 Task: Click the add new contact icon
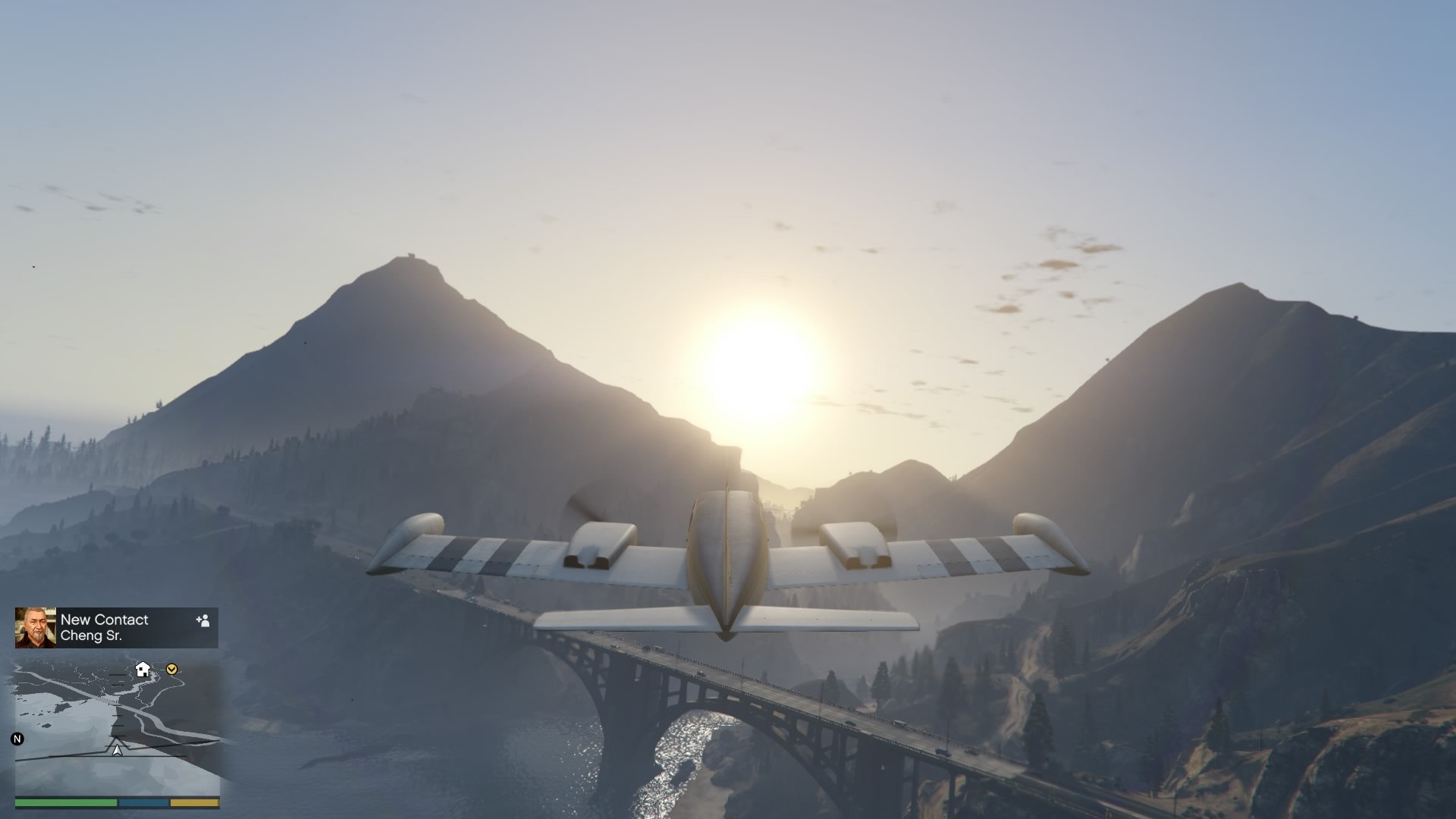(x=202, y=622)
